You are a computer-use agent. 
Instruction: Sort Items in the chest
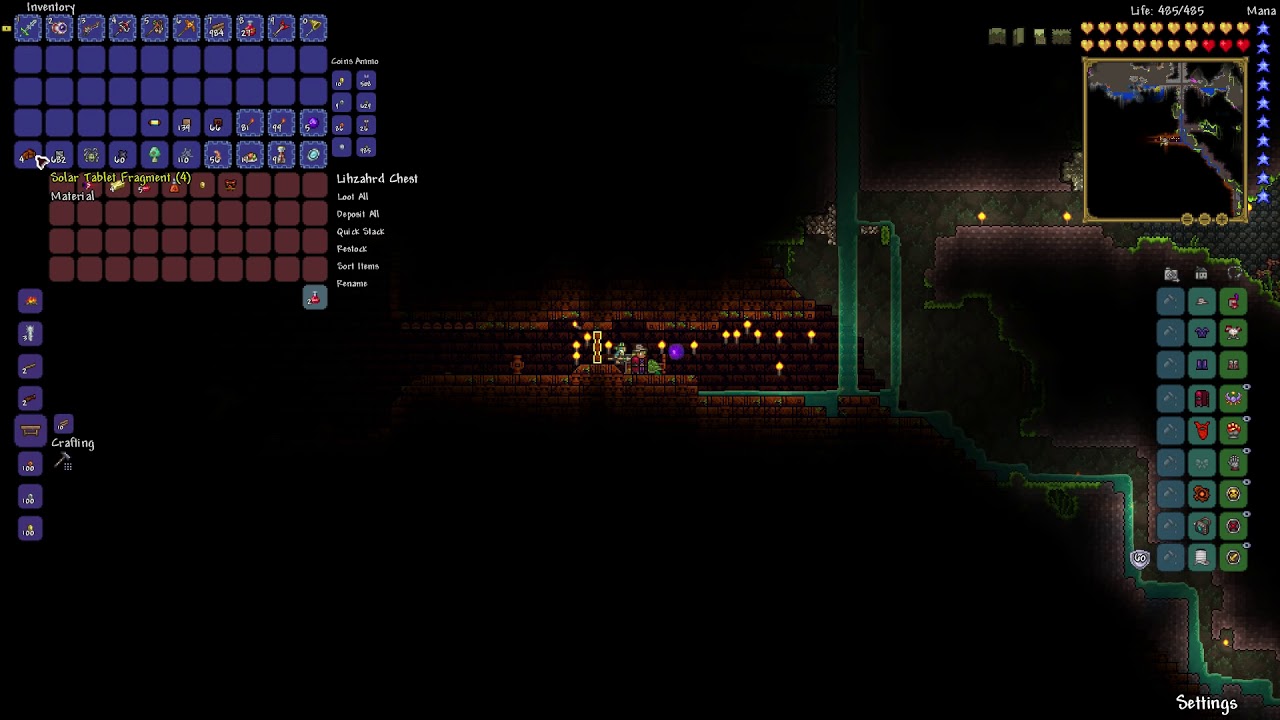tap(357, 266)
